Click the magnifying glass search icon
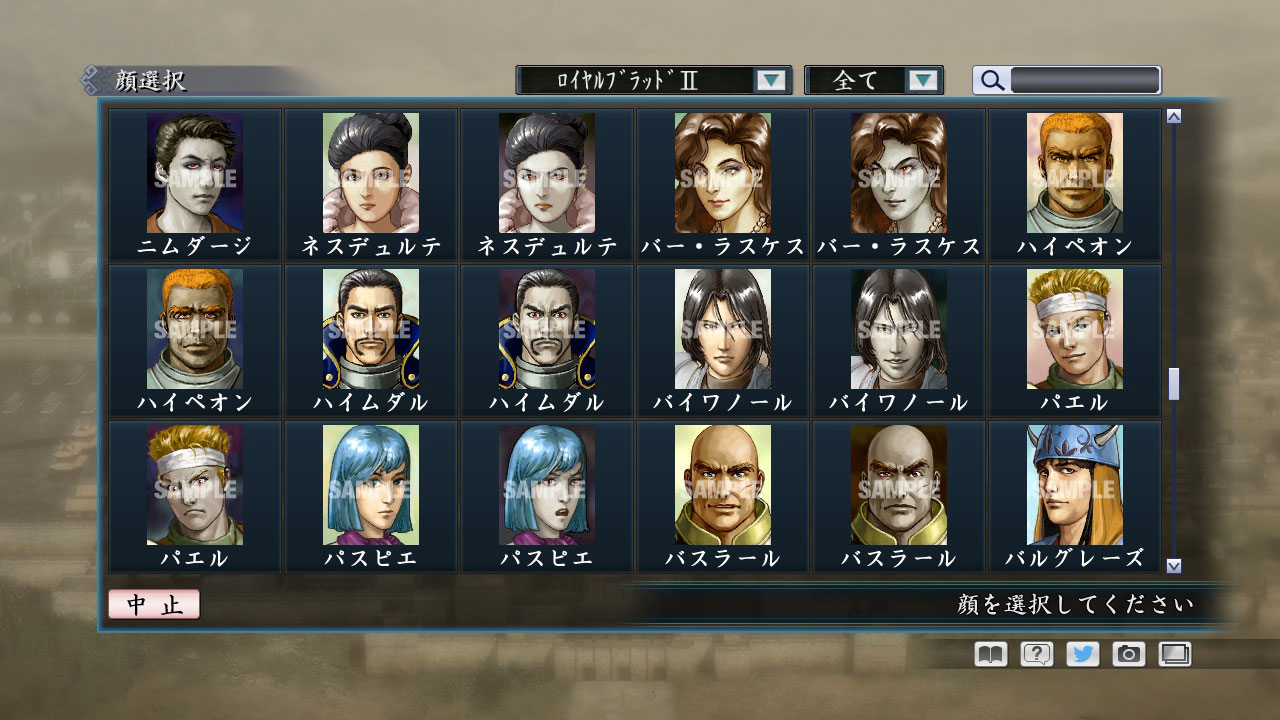 [991, 79]
